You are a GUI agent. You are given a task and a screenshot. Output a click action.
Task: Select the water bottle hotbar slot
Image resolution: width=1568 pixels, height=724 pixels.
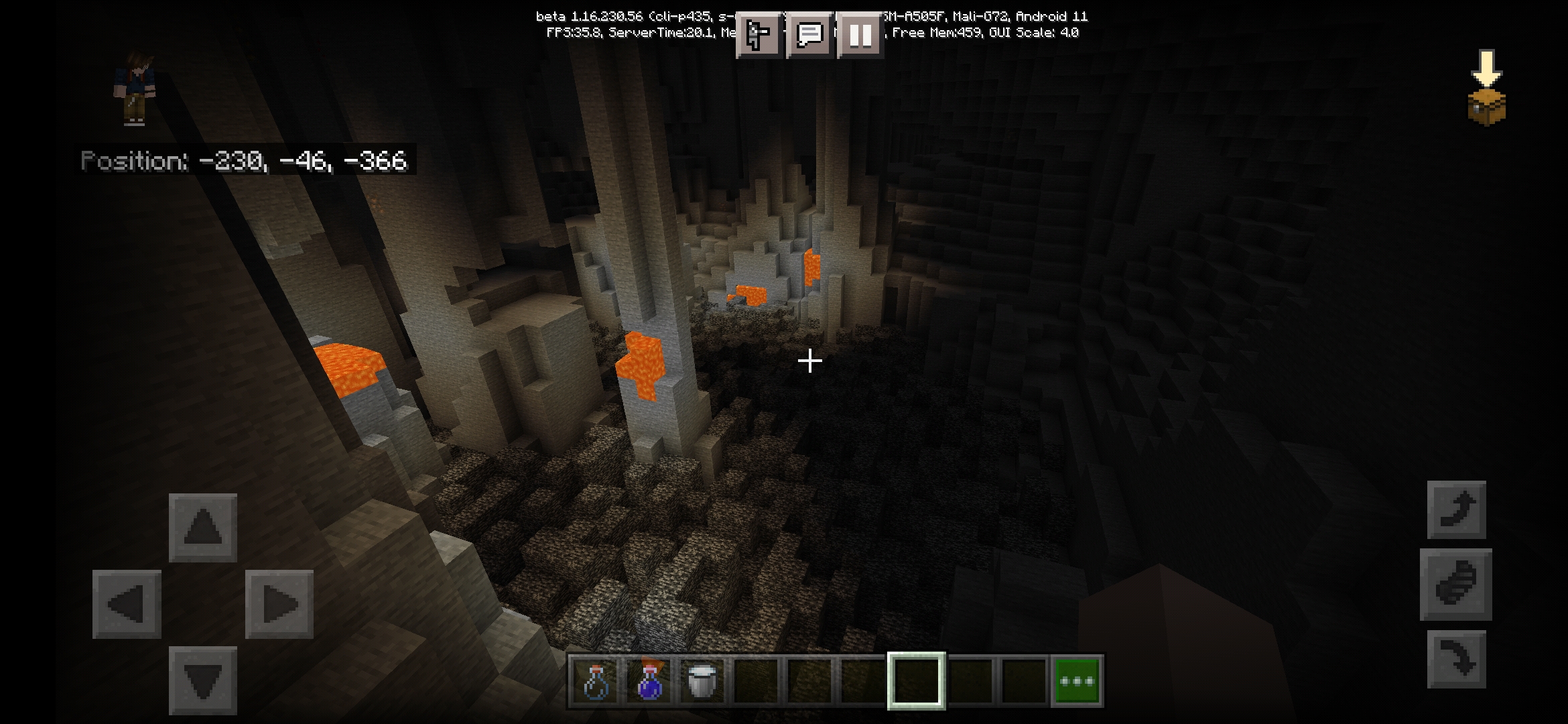click(596, 681)
